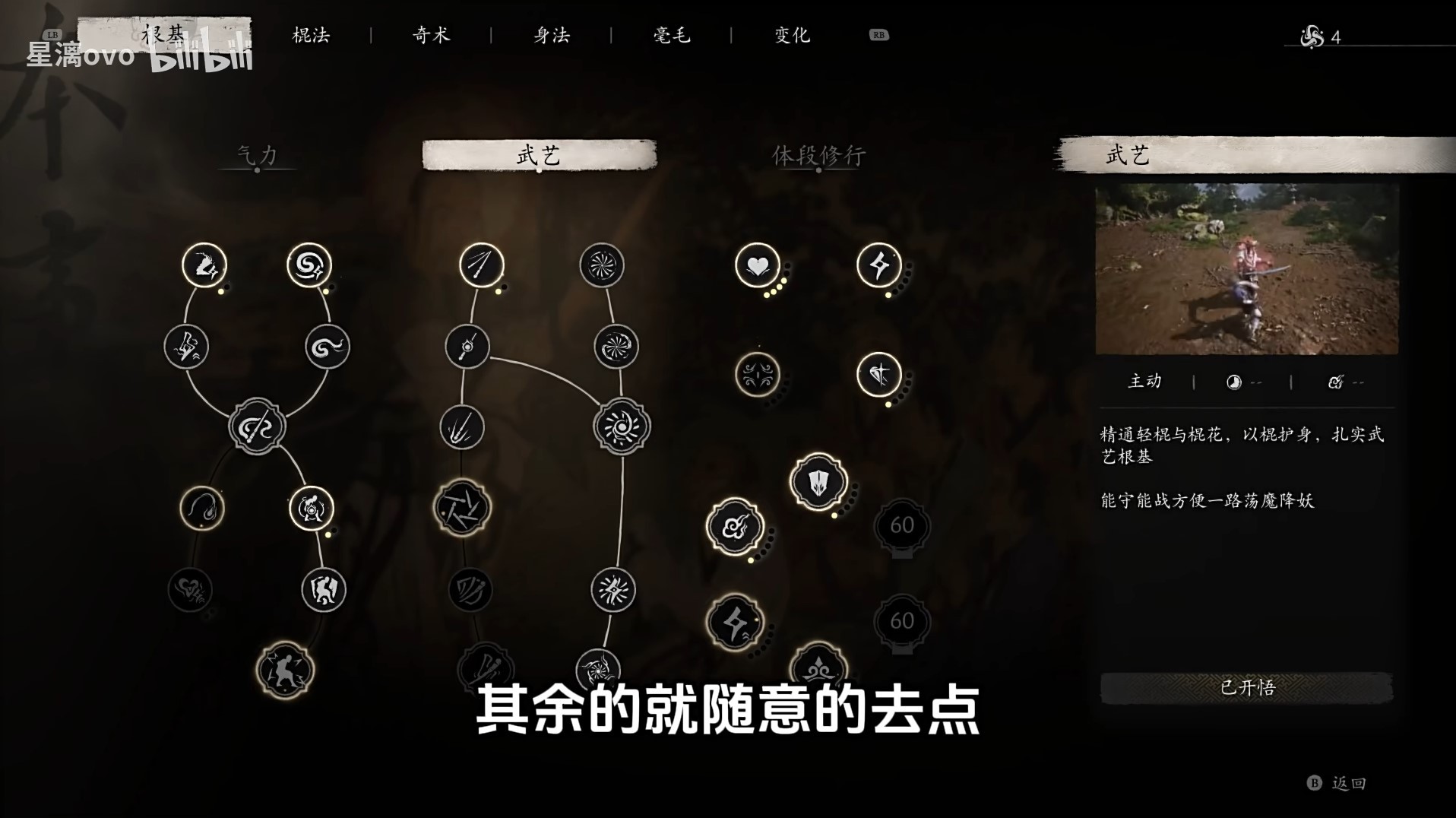1456x818 pixels.
Task: Click the lightning skill node in 体段修行 column
Action: point(878,265)
